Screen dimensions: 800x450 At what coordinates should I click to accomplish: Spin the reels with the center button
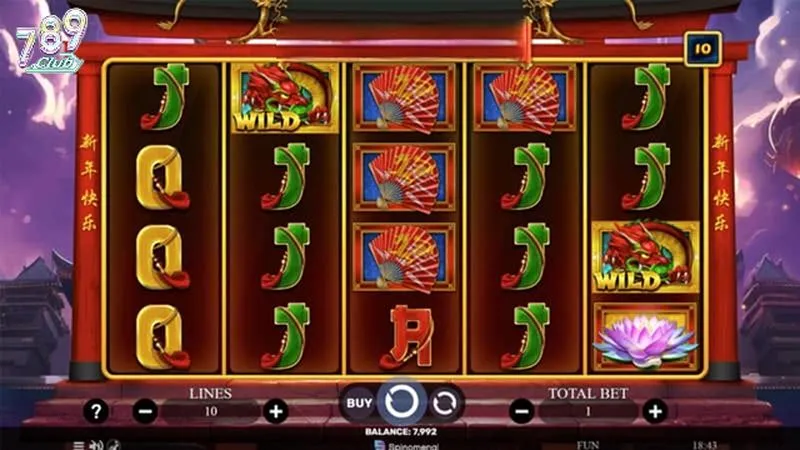click(x=400, y=403)
